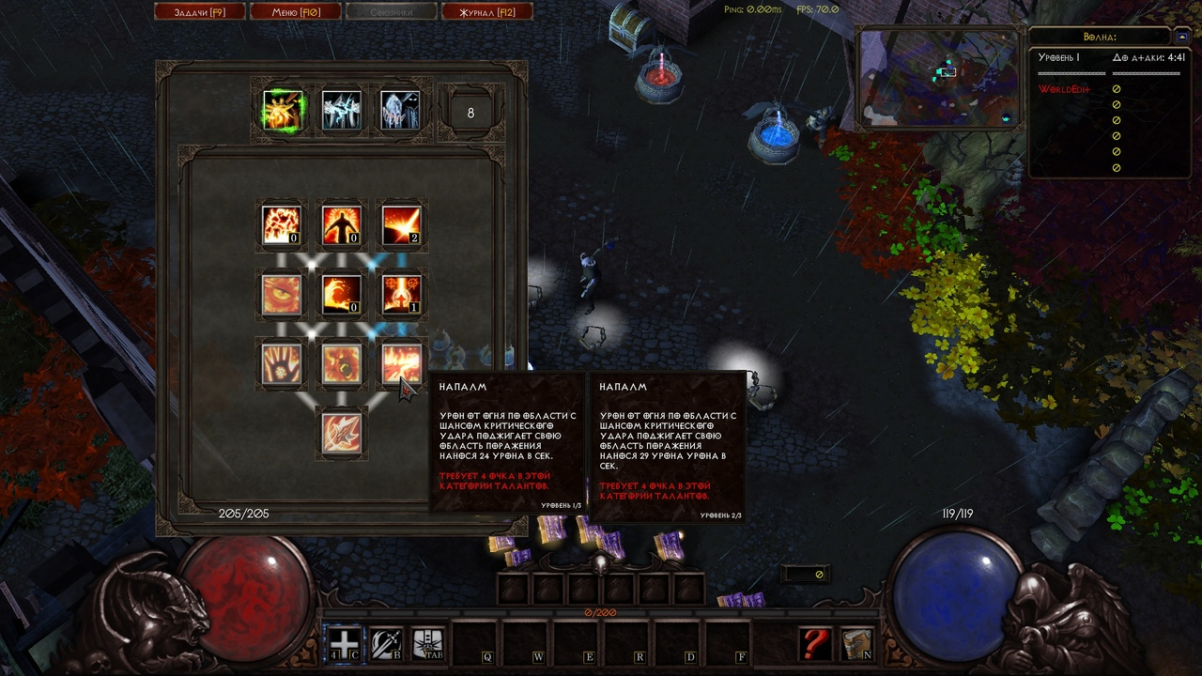Screen dimensions: 1202x676
Task: Open the red question mark help
Action: [815, 643]
